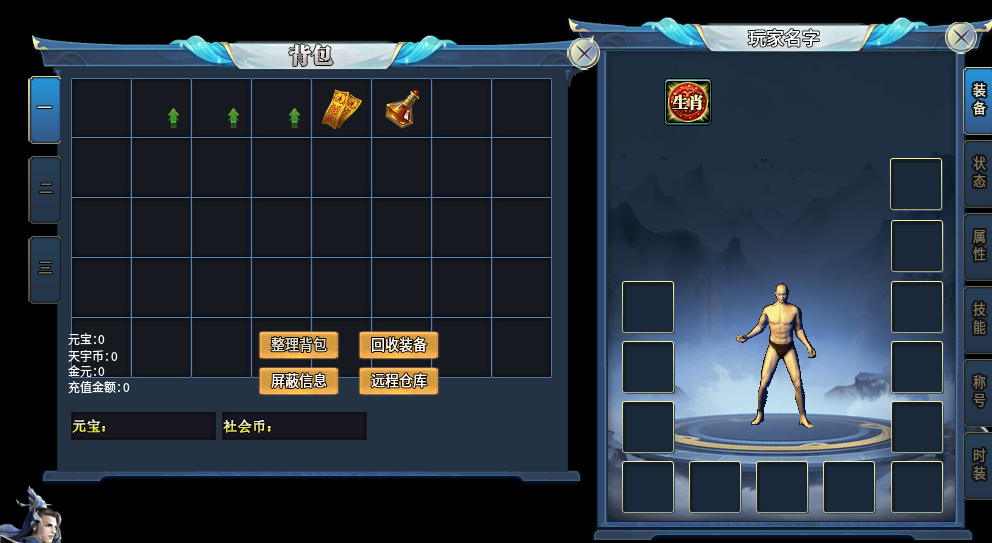
Task: Open the 生肖 zodiac icon
Action: (x=688, y=102)
